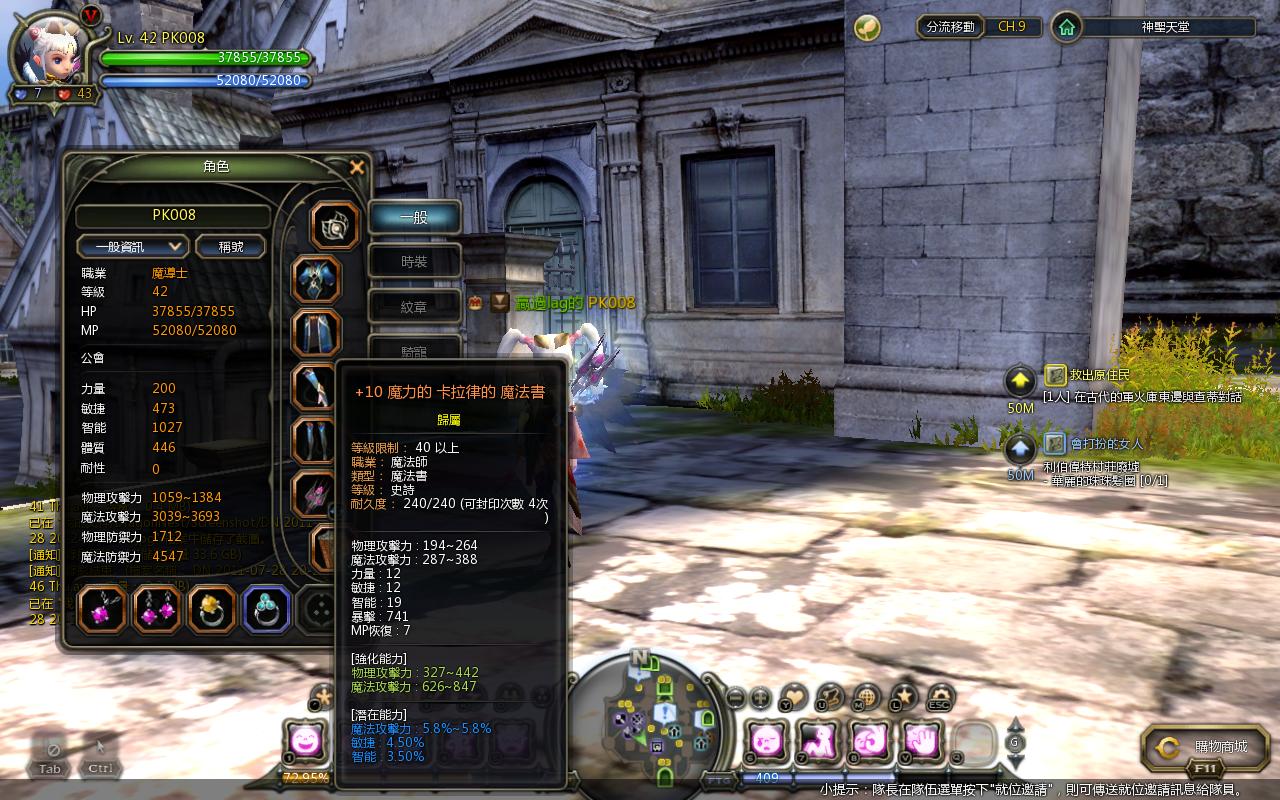Select the helmet equipment slot
This screenshot has height=800, width=1280.
click(335, 226)
